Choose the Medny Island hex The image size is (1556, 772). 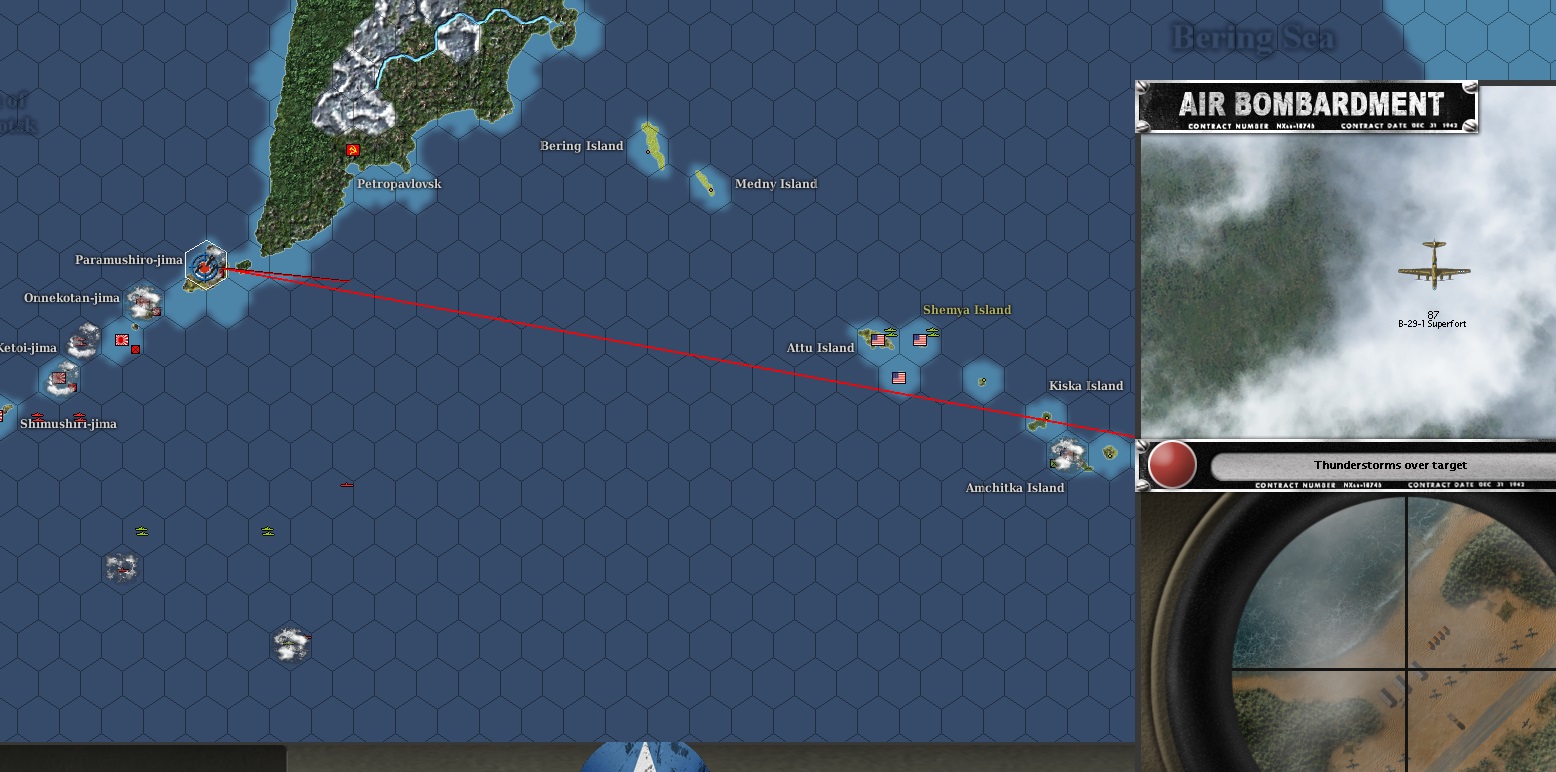tap(708, 184)
